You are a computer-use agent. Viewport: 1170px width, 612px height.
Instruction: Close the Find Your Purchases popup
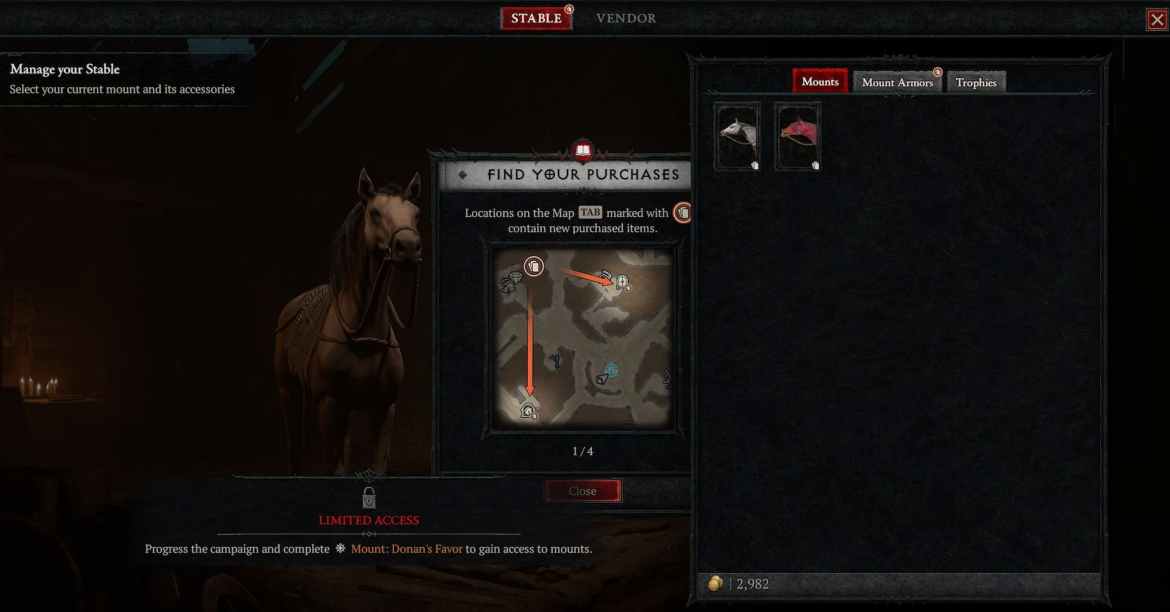click(583, 491)
